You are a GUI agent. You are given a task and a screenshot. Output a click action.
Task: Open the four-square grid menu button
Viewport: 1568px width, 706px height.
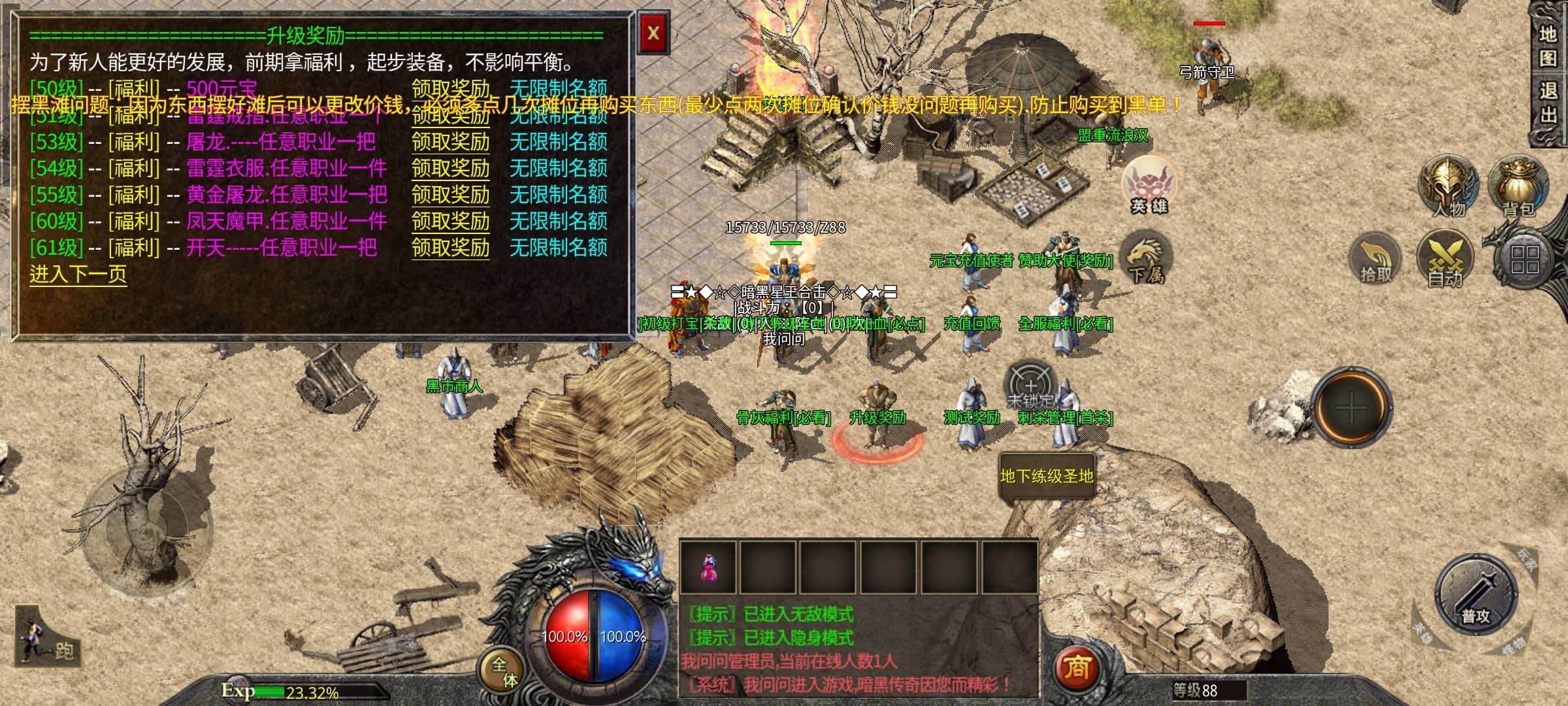point(1525,259)
